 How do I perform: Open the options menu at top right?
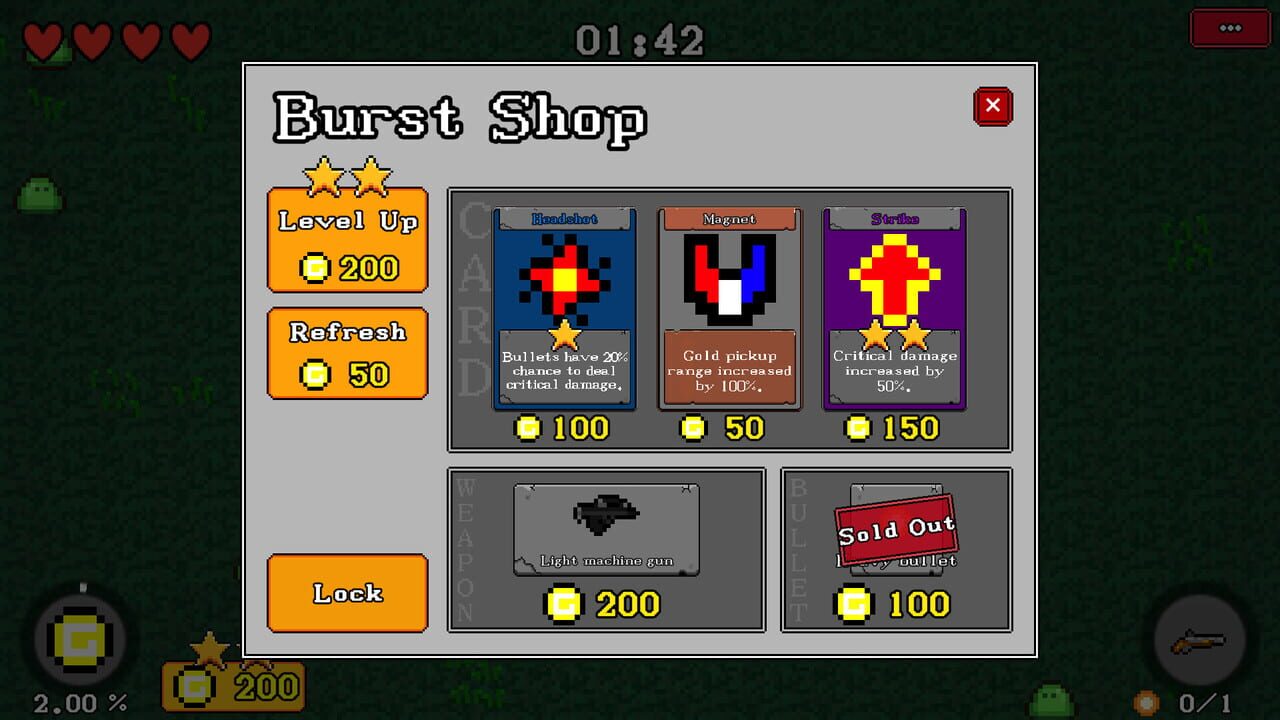tap(1230, 28)
